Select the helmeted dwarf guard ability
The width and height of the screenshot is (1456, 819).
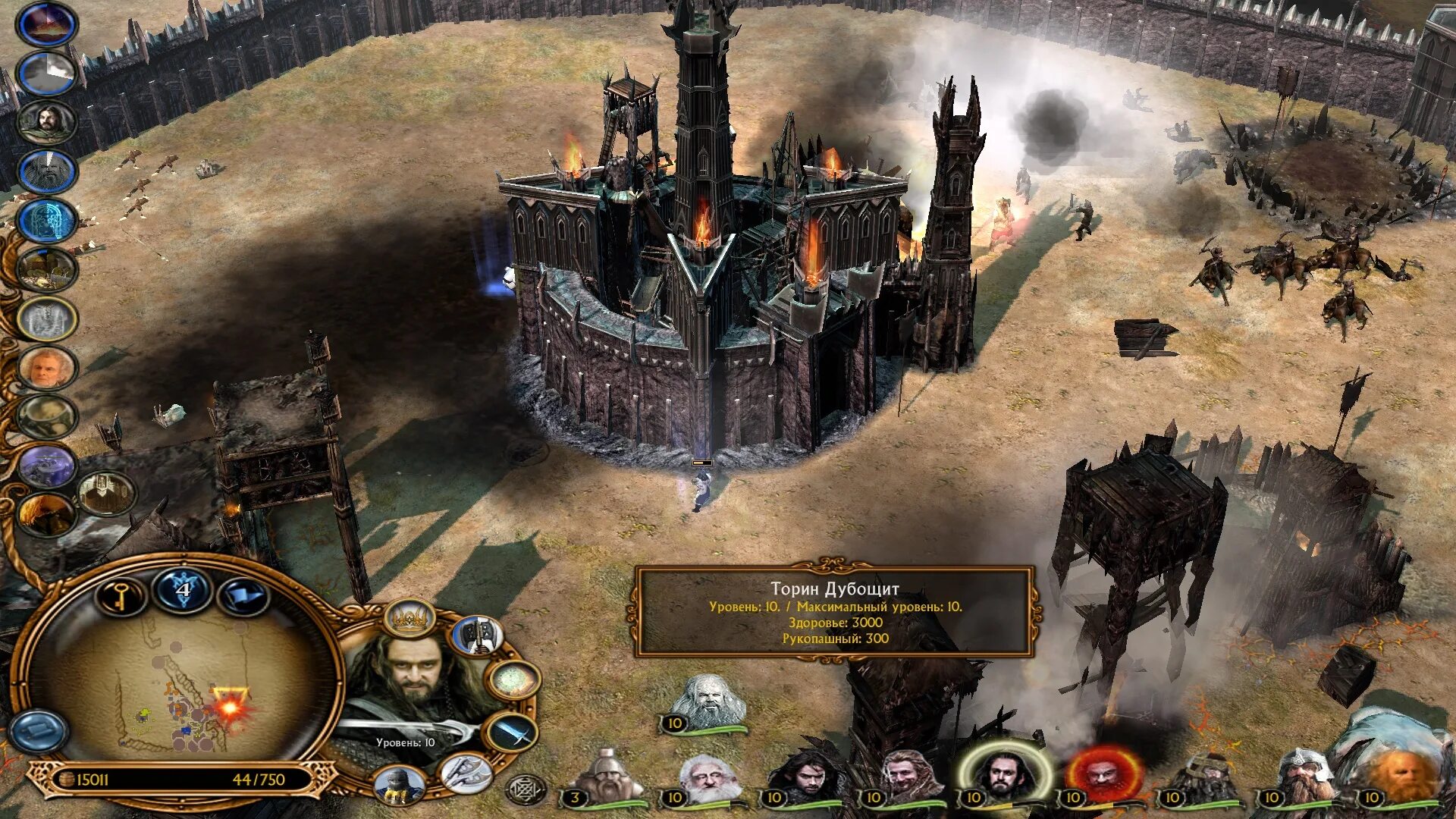[x=398, y=784]
